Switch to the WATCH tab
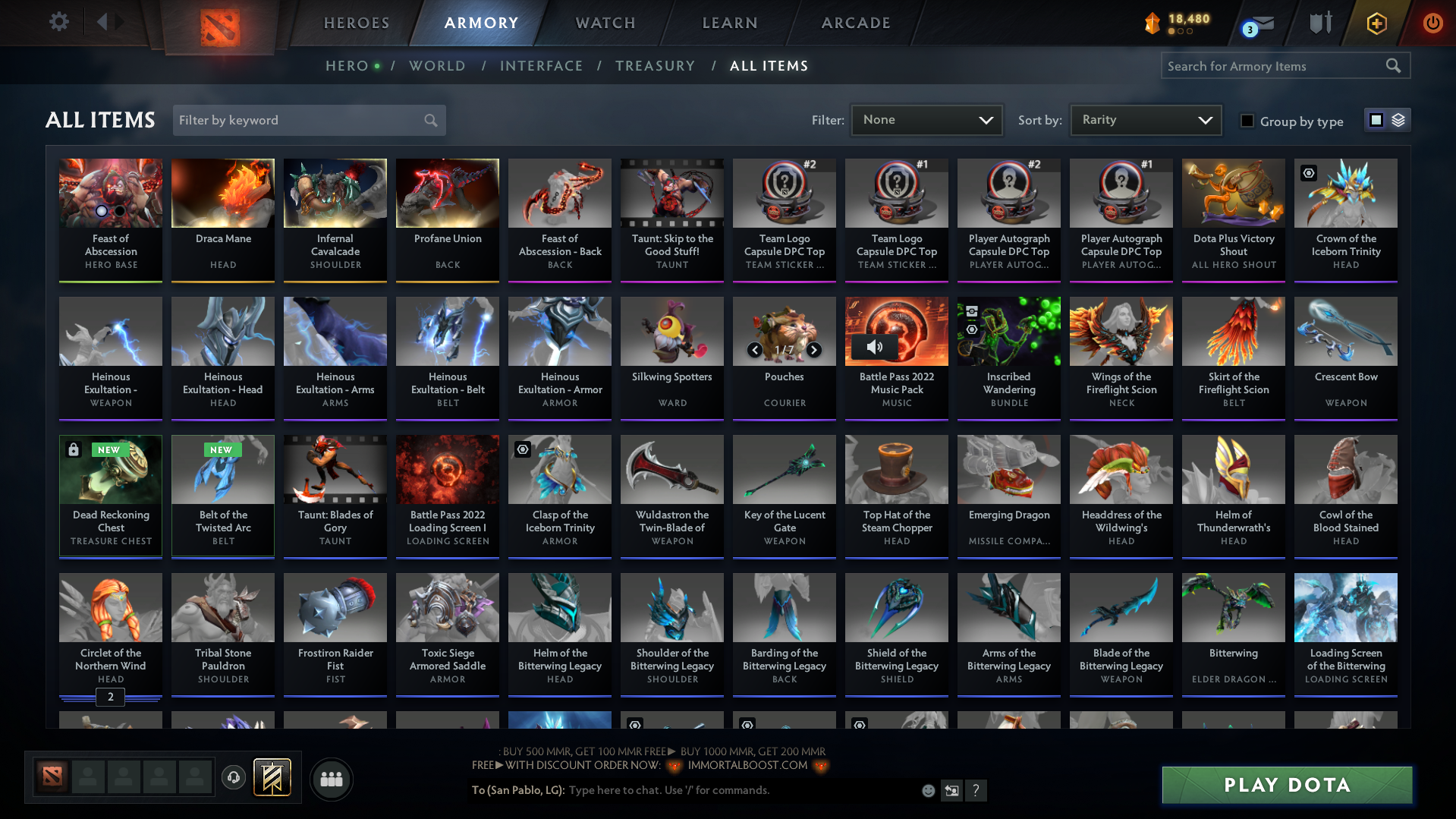The width and height of the screenshot is (1456, 819). coord(604,23)
